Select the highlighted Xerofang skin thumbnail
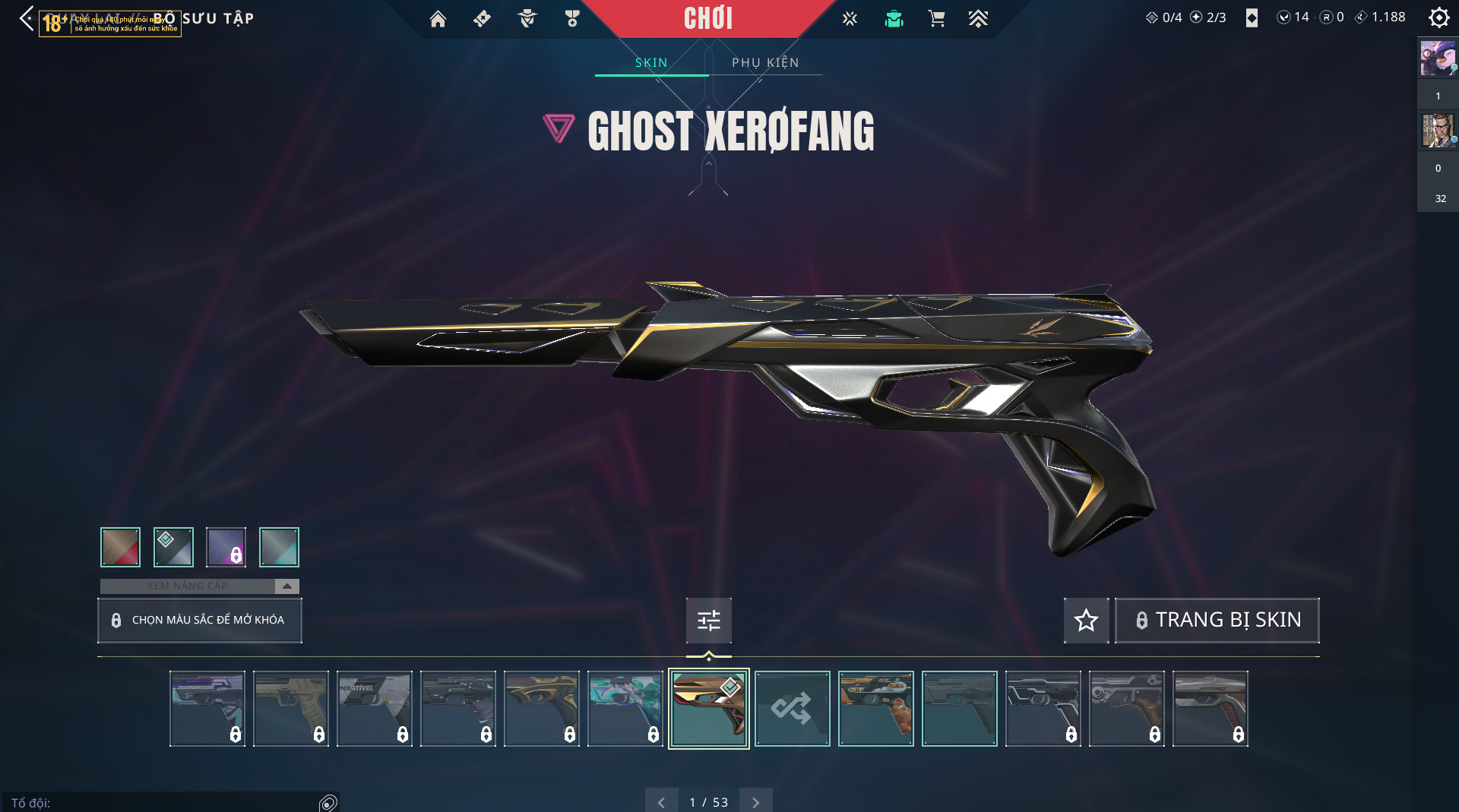 point(708,709)
